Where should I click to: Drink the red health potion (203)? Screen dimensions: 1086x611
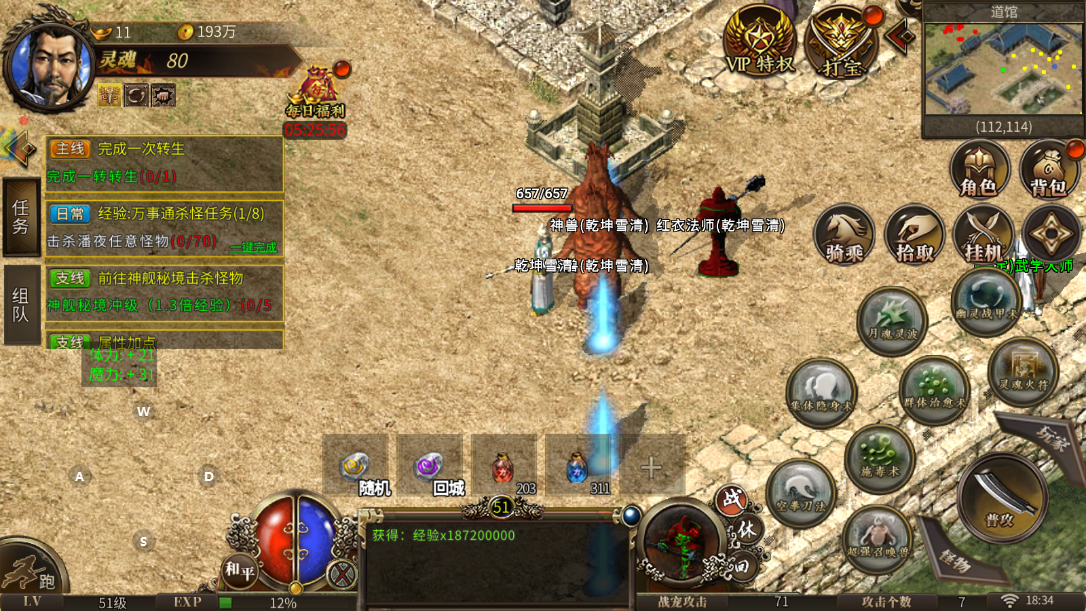click(x=504, y=467)
